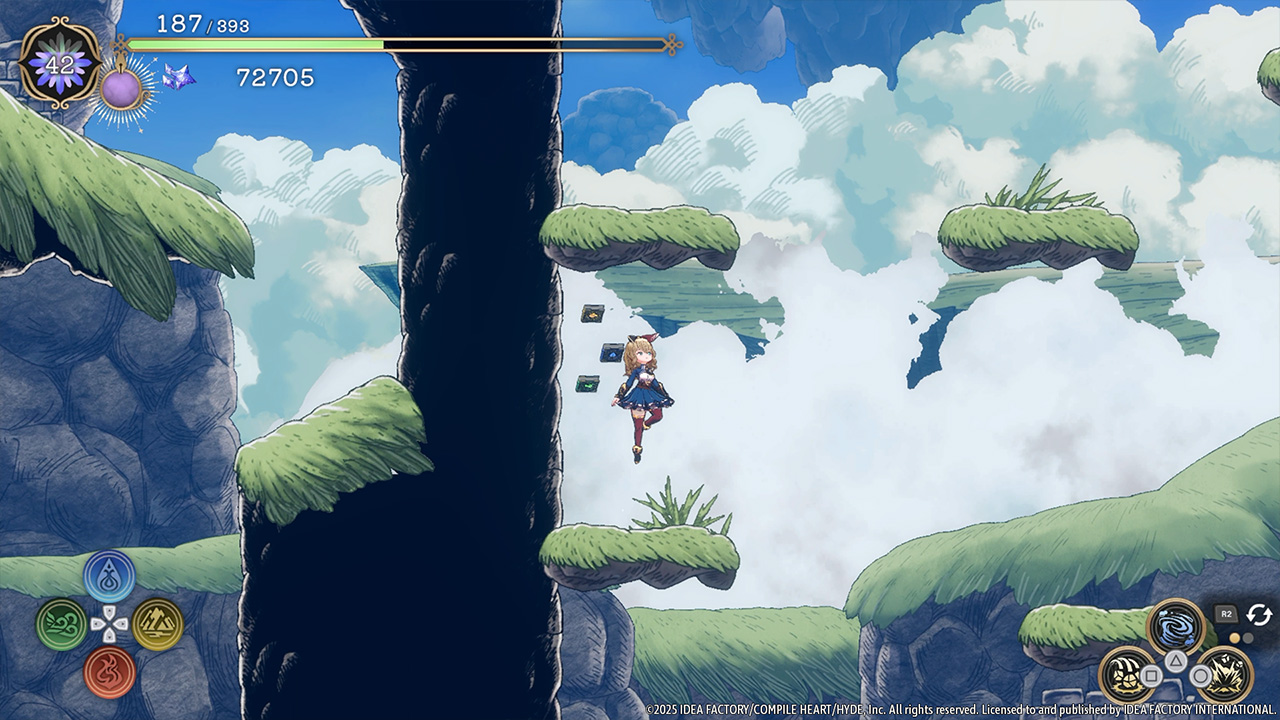
Task: Trigger the rock burst explosion skill
Action: (1224, 675)
